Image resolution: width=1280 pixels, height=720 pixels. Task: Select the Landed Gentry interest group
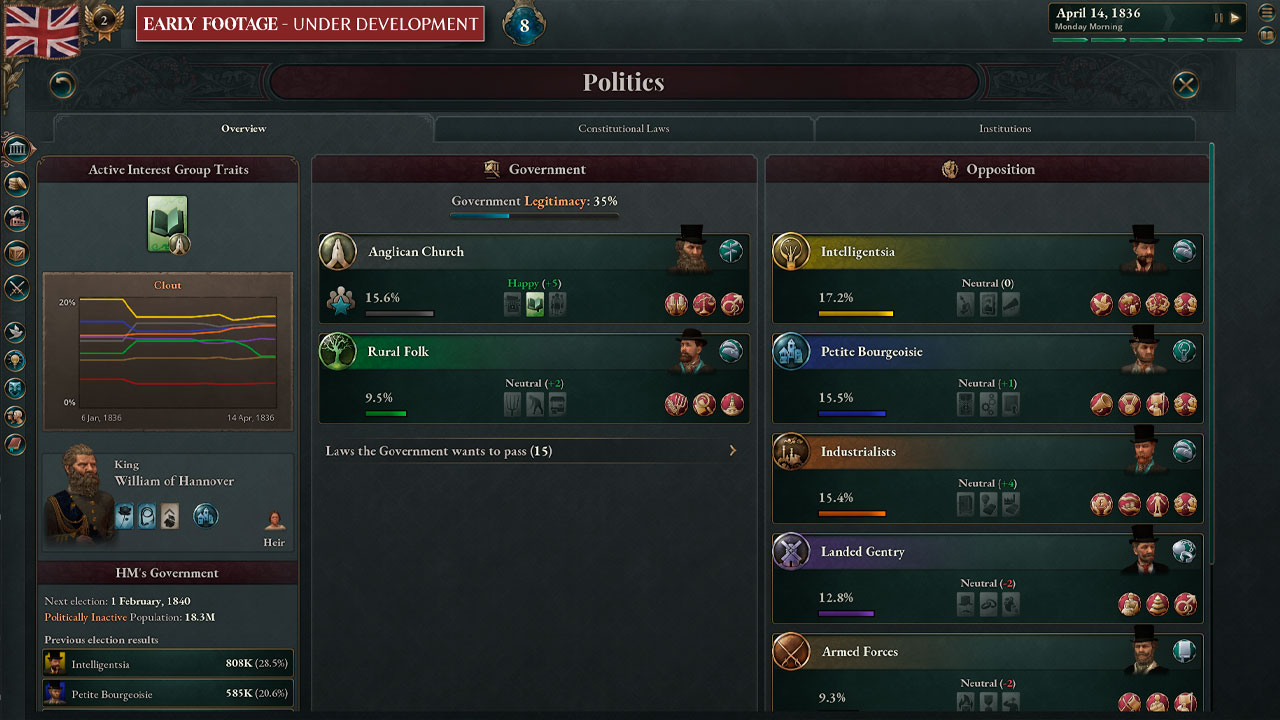(862, 552)
